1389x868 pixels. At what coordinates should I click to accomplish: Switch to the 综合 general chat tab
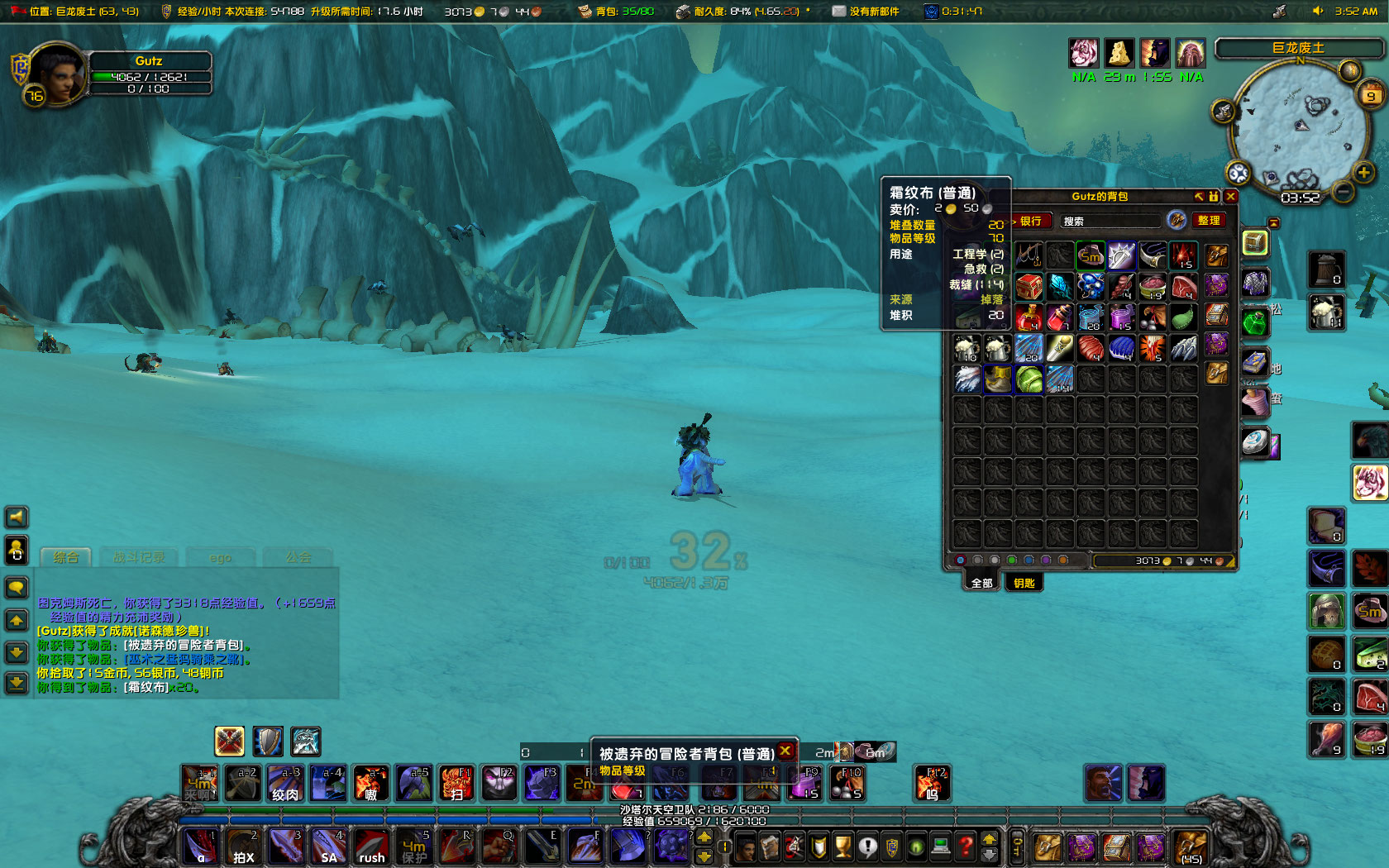66,557
